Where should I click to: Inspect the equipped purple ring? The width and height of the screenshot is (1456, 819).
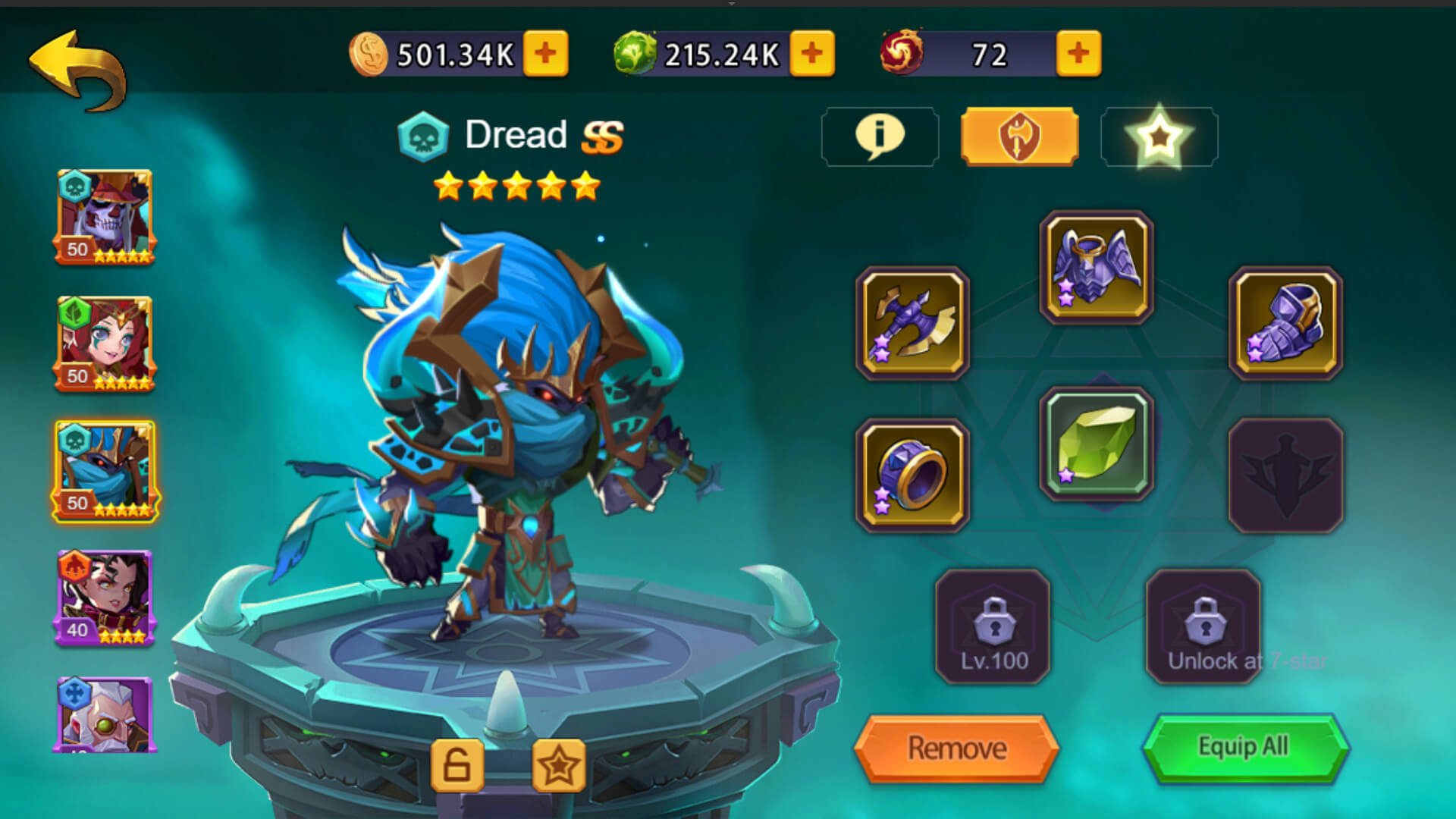click(912, 475)
